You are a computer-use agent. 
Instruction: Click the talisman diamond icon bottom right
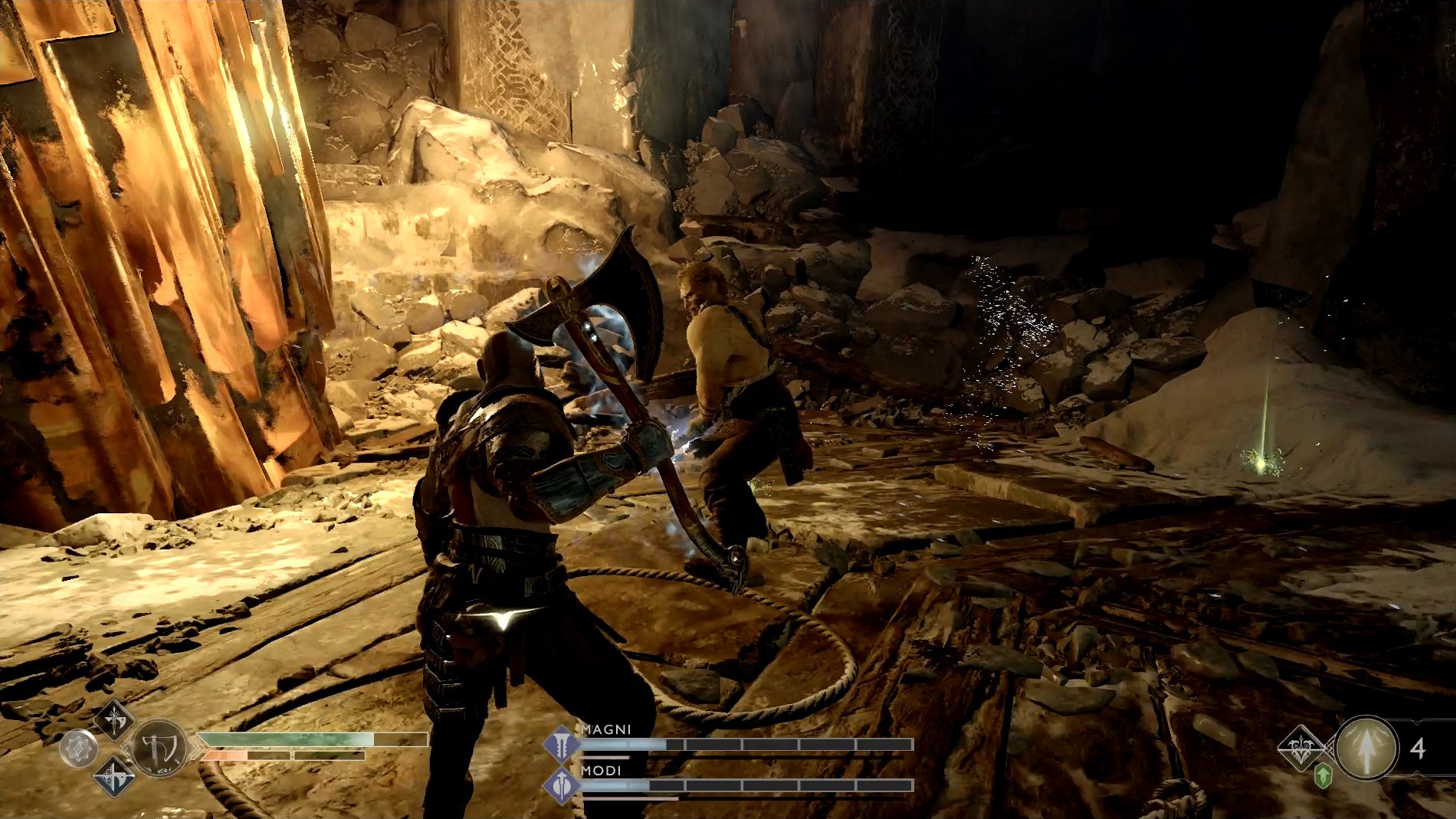[x=1300, y=747]
